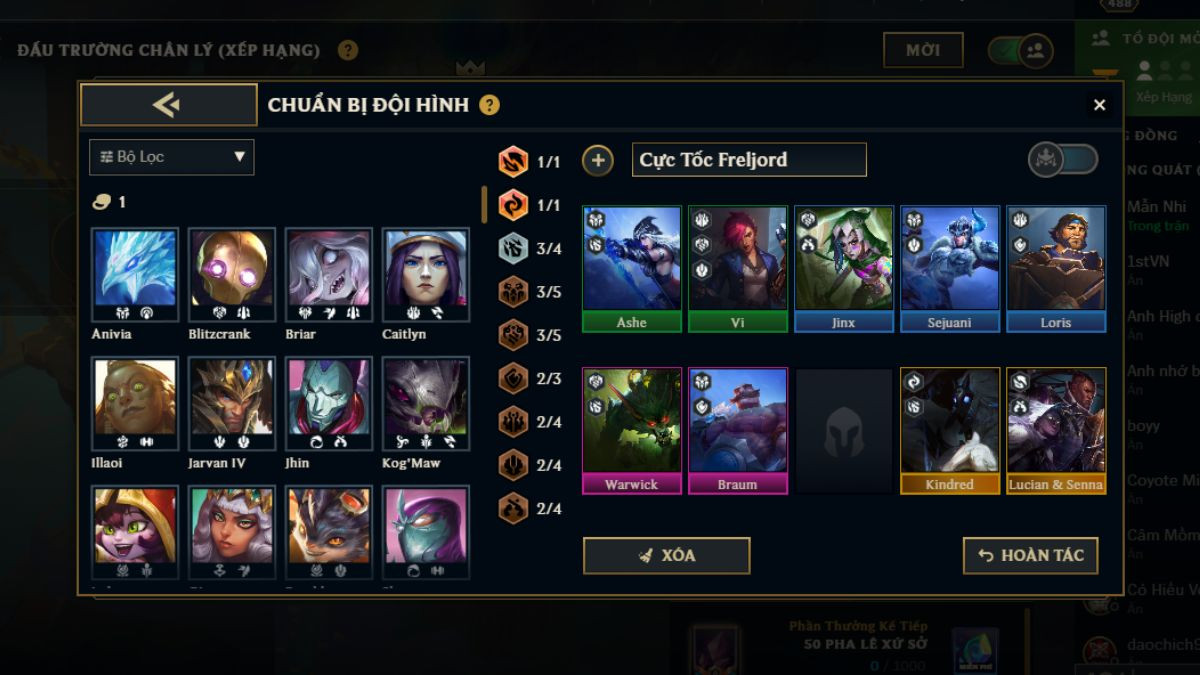This screenshot has height=675, width=1200.
Task: Select the Lucian & Senna team slot
Action: (1056, 430)
